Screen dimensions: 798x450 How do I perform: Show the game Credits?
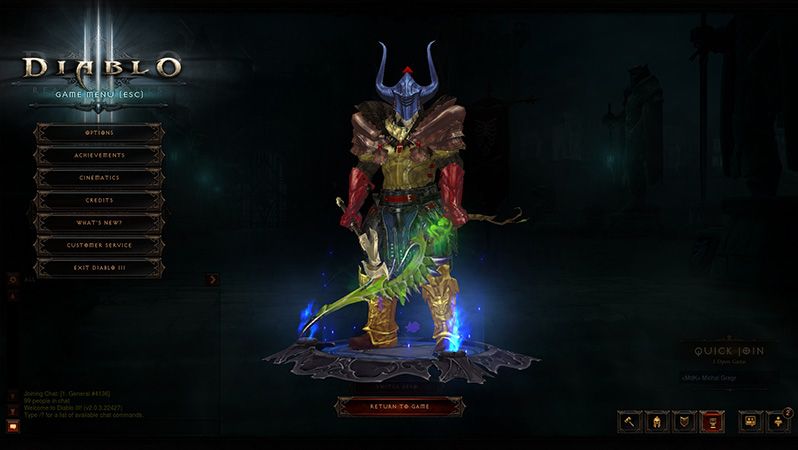pyautogui.click(x=99, y=200)
